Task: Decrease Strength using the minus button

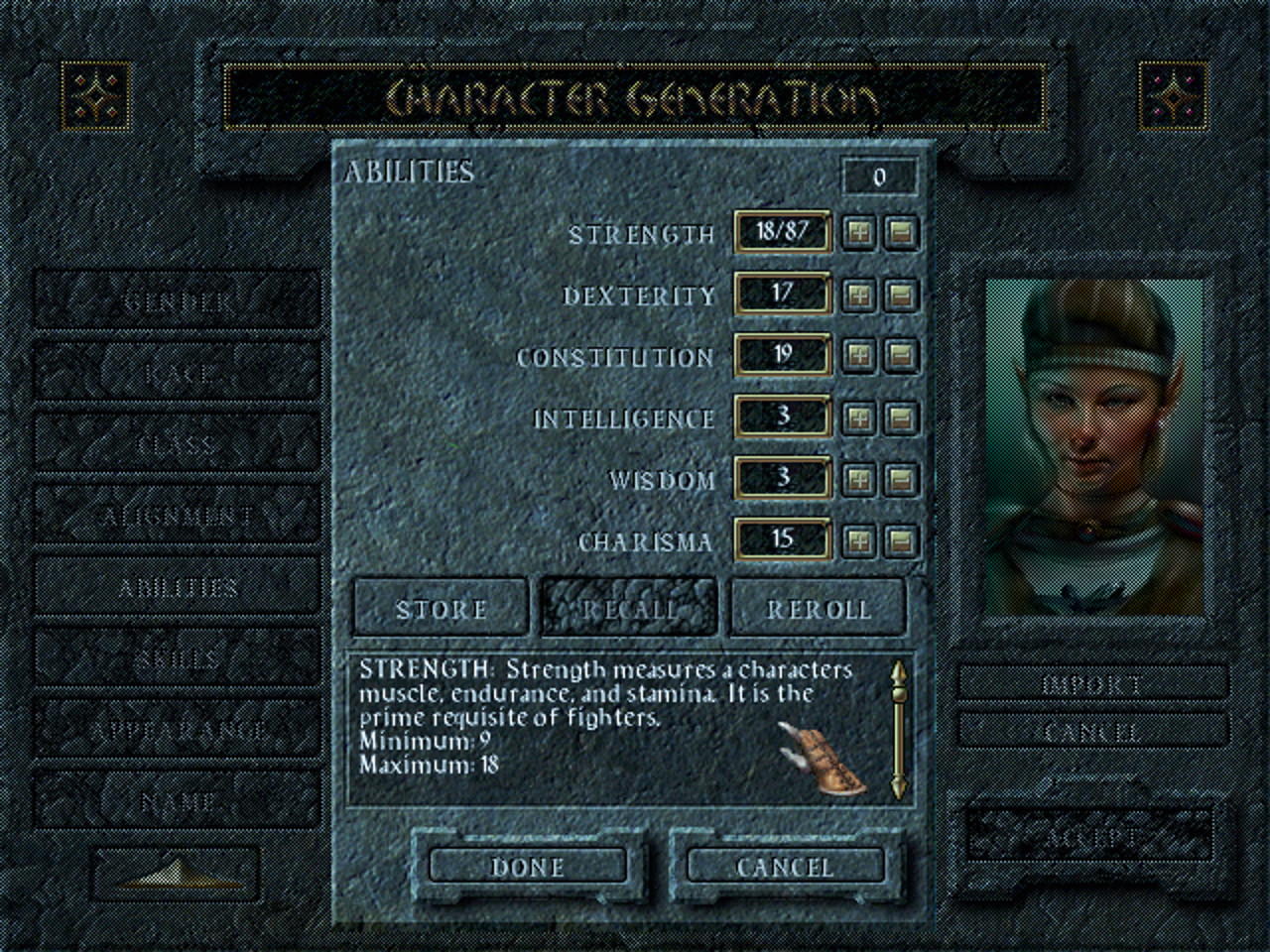Action: (x=902, y=234)
